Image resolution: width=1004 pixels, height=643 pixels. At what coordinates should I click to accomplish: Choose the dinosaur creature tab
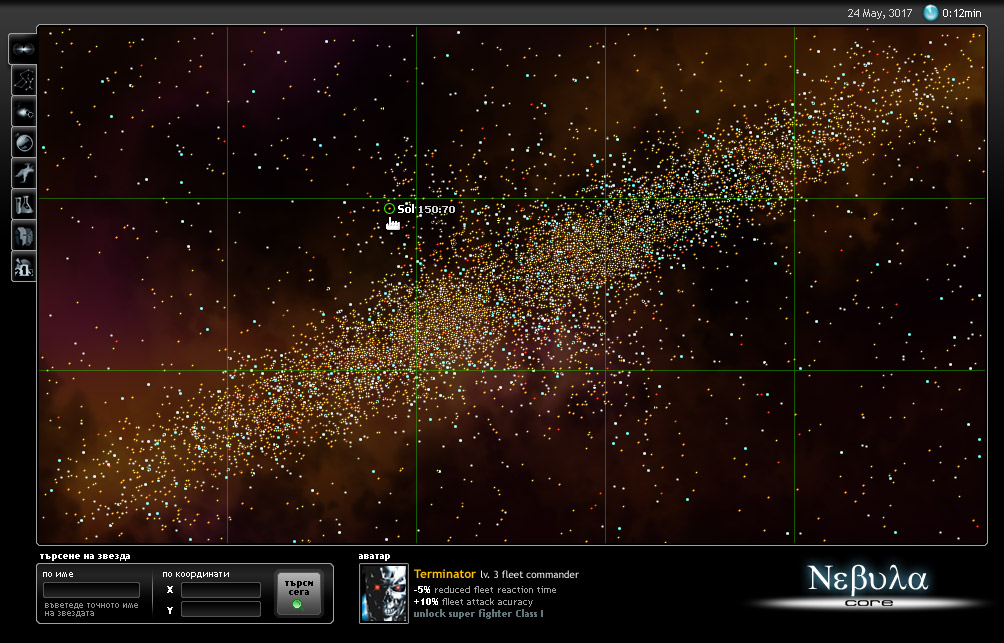click(24, 173)
